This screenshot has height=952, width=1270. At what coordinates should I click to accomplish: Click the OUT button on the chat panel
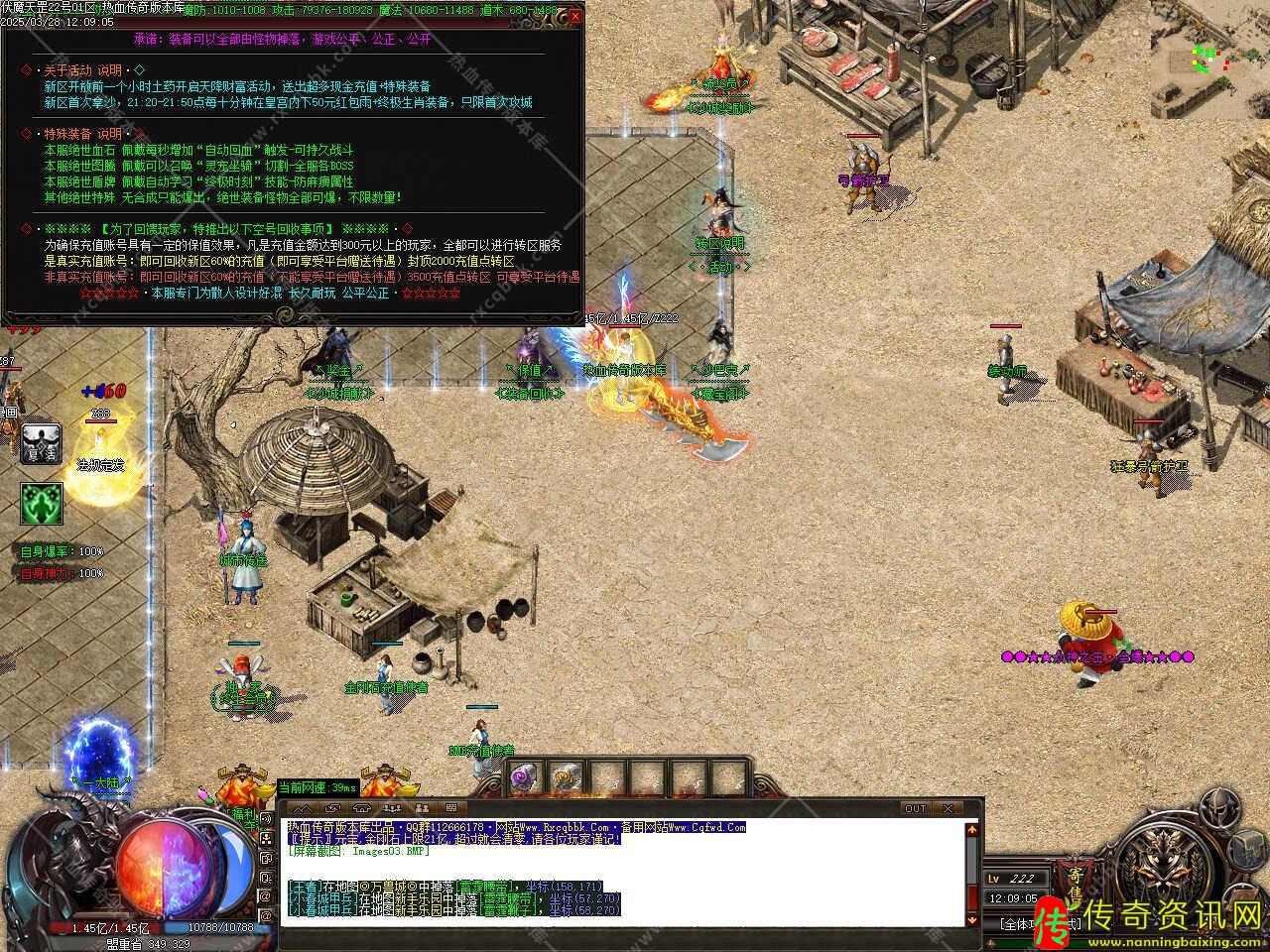coord(914,808)
